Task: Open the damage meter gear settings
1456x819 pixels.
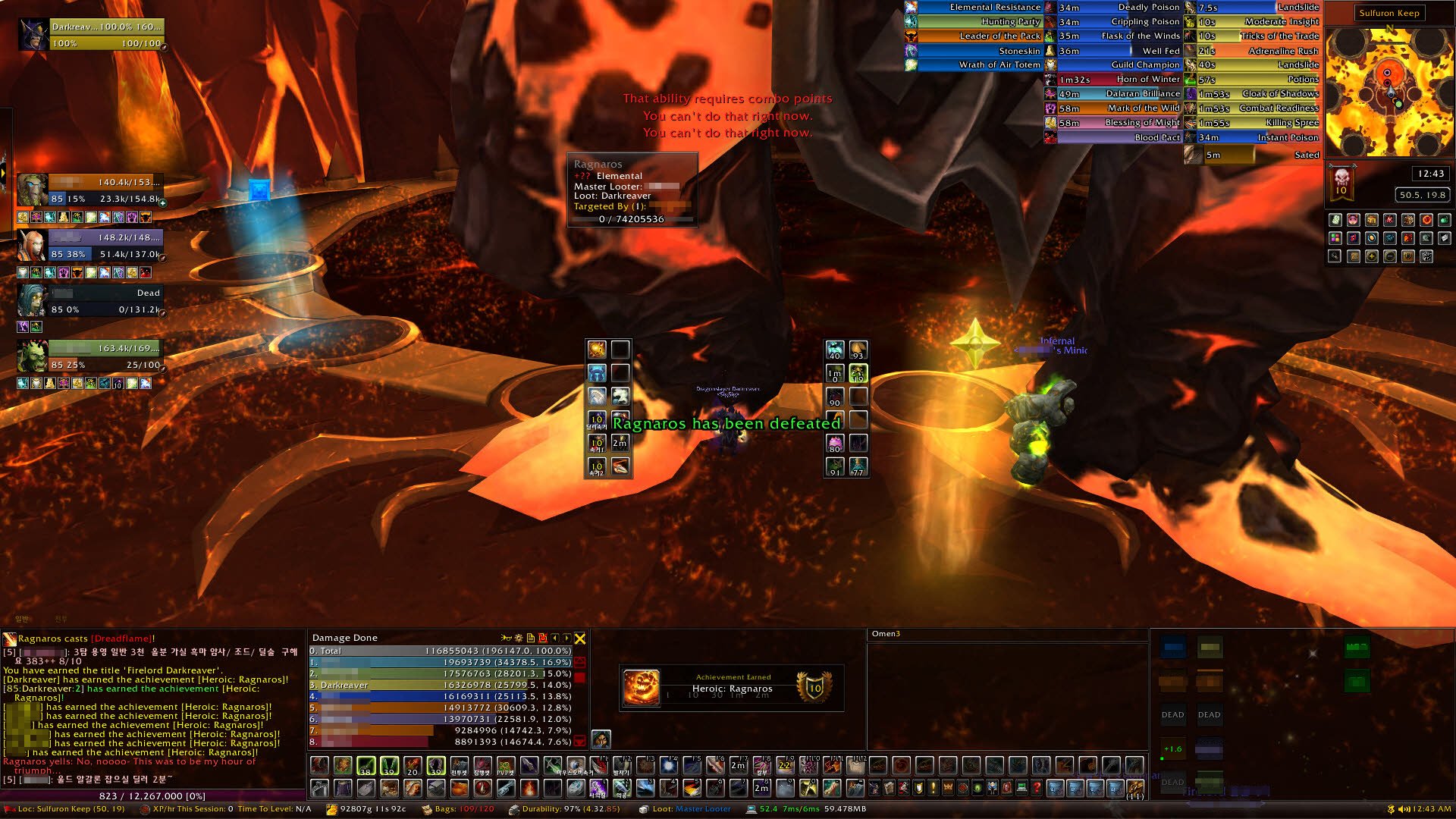Action: pos(519,639)
